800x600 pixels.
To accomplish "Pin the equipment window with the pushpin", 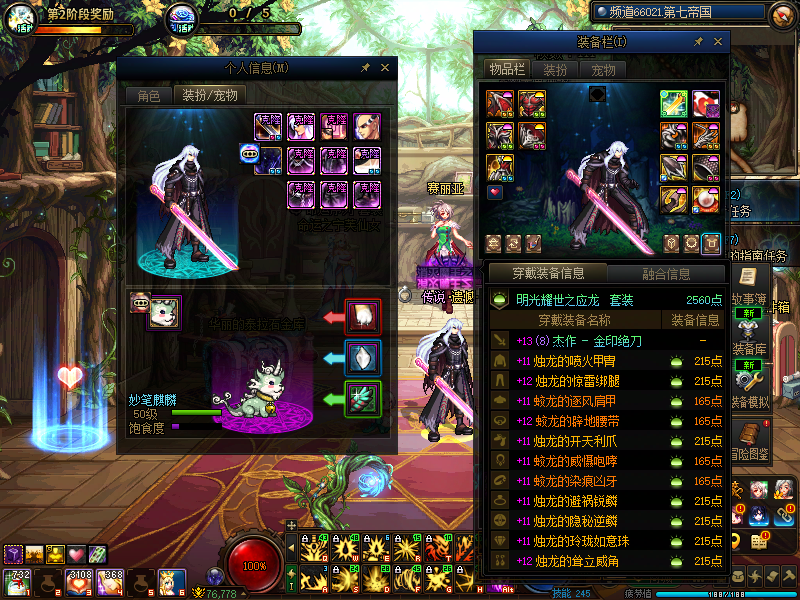I will pyautogui.click(x=698, y=42).
